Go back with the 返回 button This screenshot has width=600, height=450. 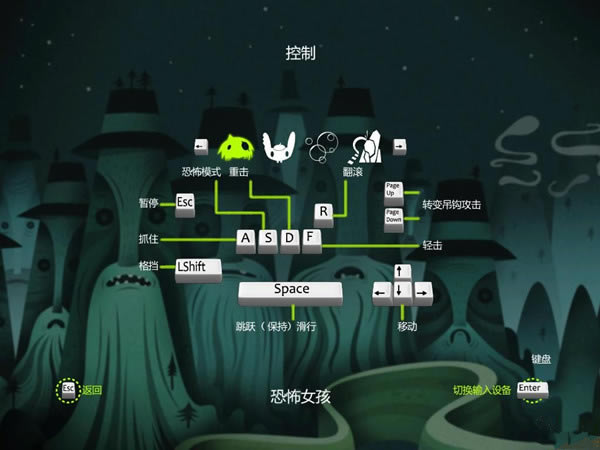pyautogui.click(x=92, y=389)
